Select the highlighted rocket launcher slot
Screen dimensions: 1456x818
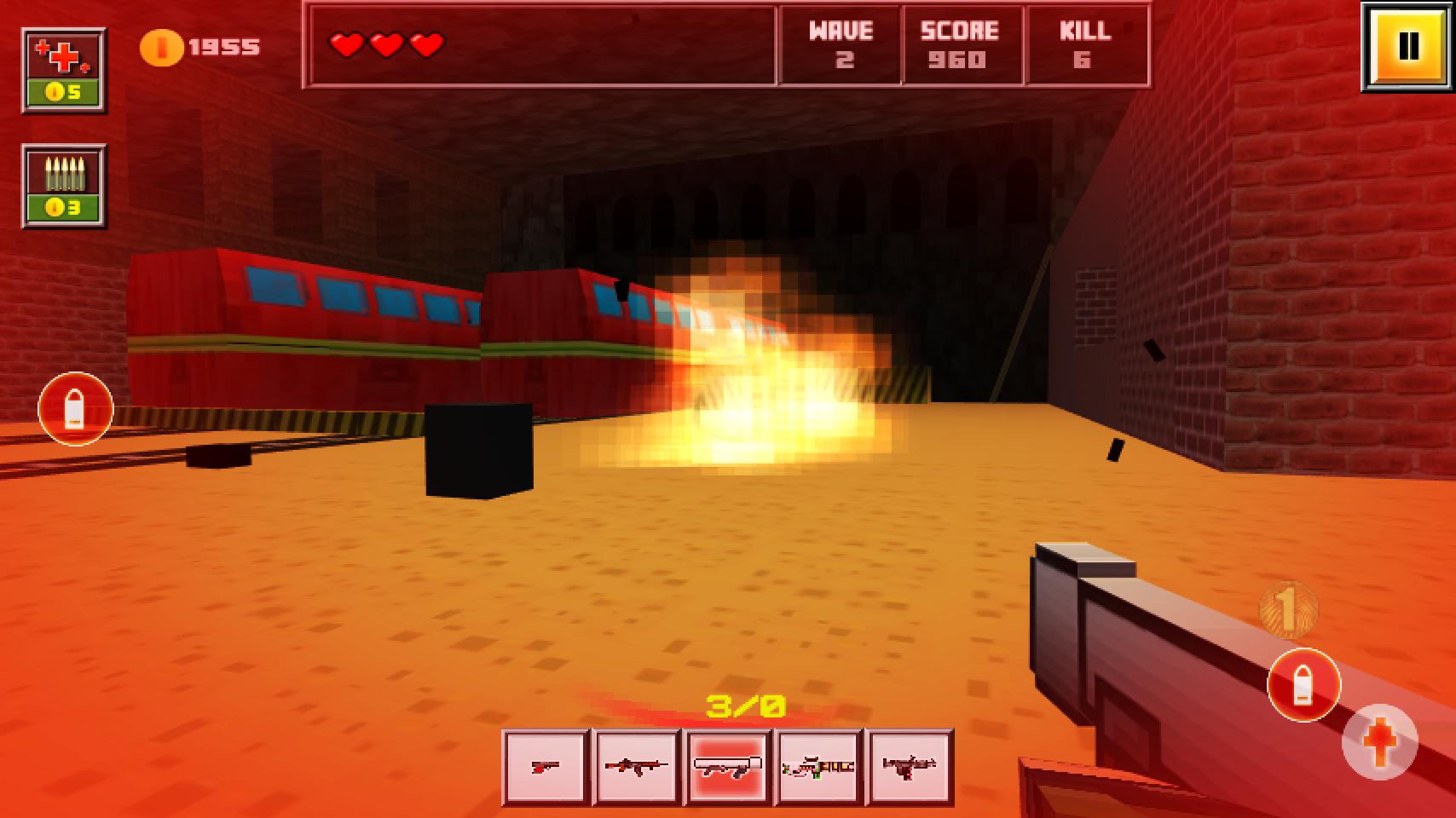(x=726, y=768)
